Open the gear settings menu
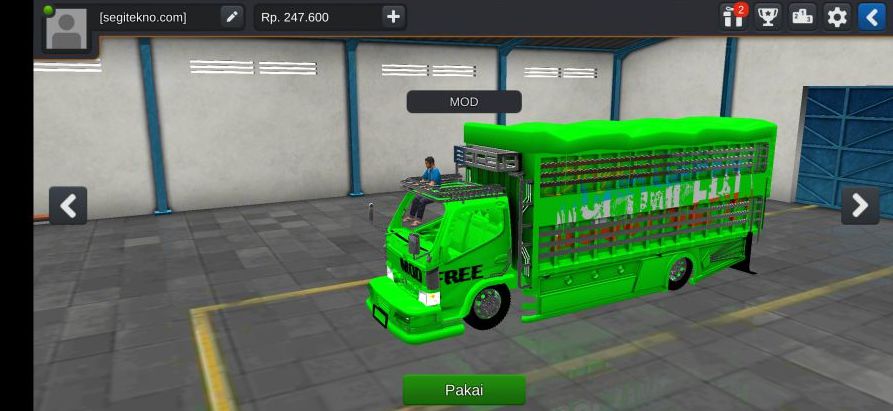893x411 pixels. 837,16
